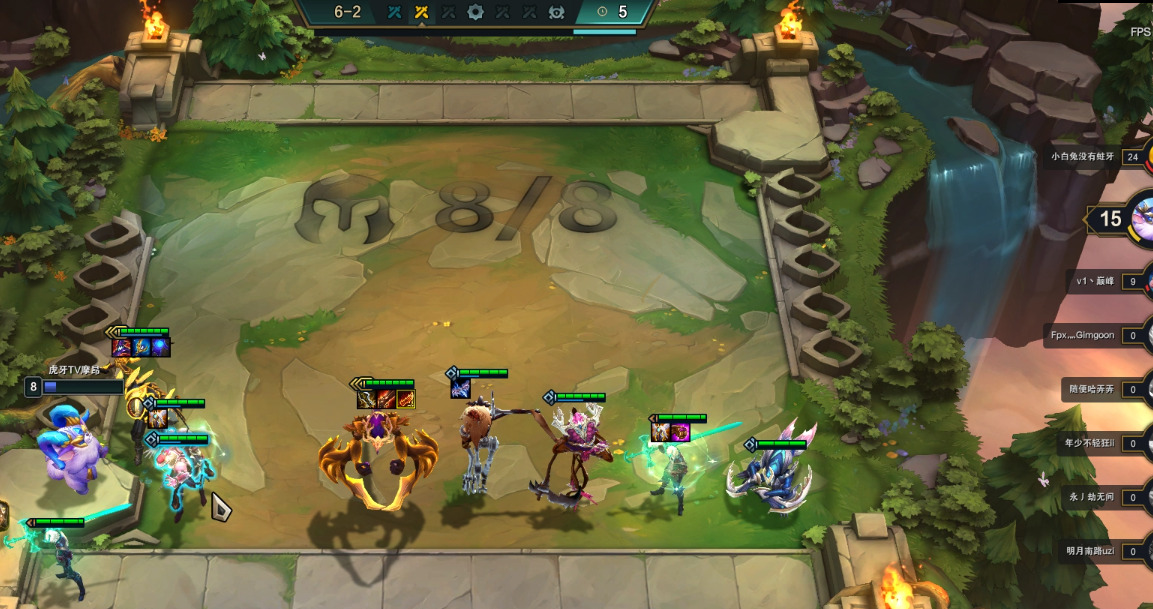1153x609 pixels.
Task: Select the yellow current-round crossed swords icon
Action: 422,13
